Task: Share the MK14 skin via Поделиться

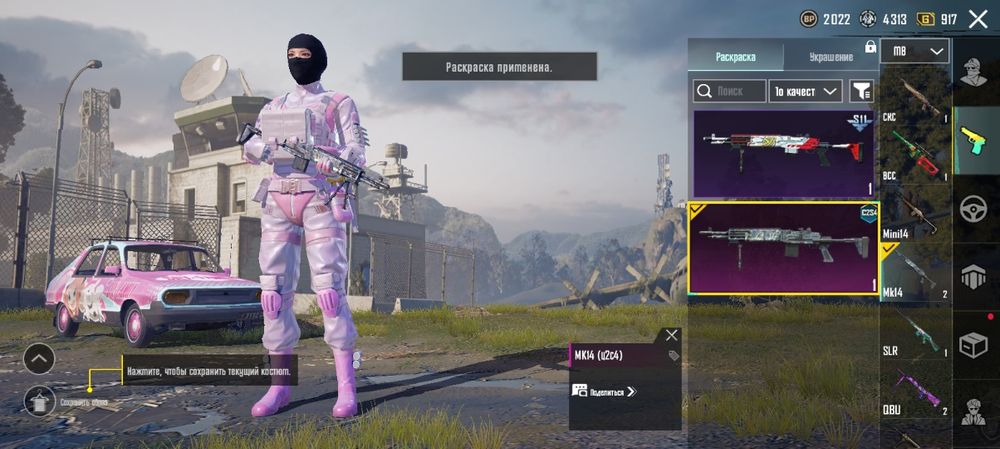Action: tap(605, 392)
